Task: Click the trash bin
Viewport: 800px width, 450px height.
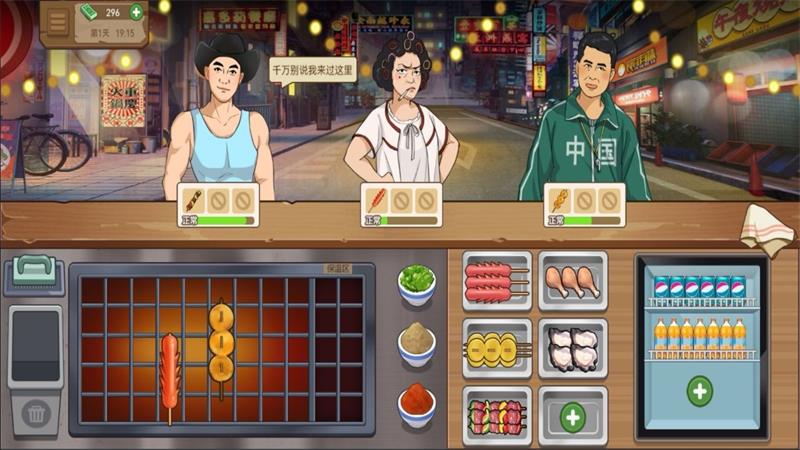Action: click(36, 412)
